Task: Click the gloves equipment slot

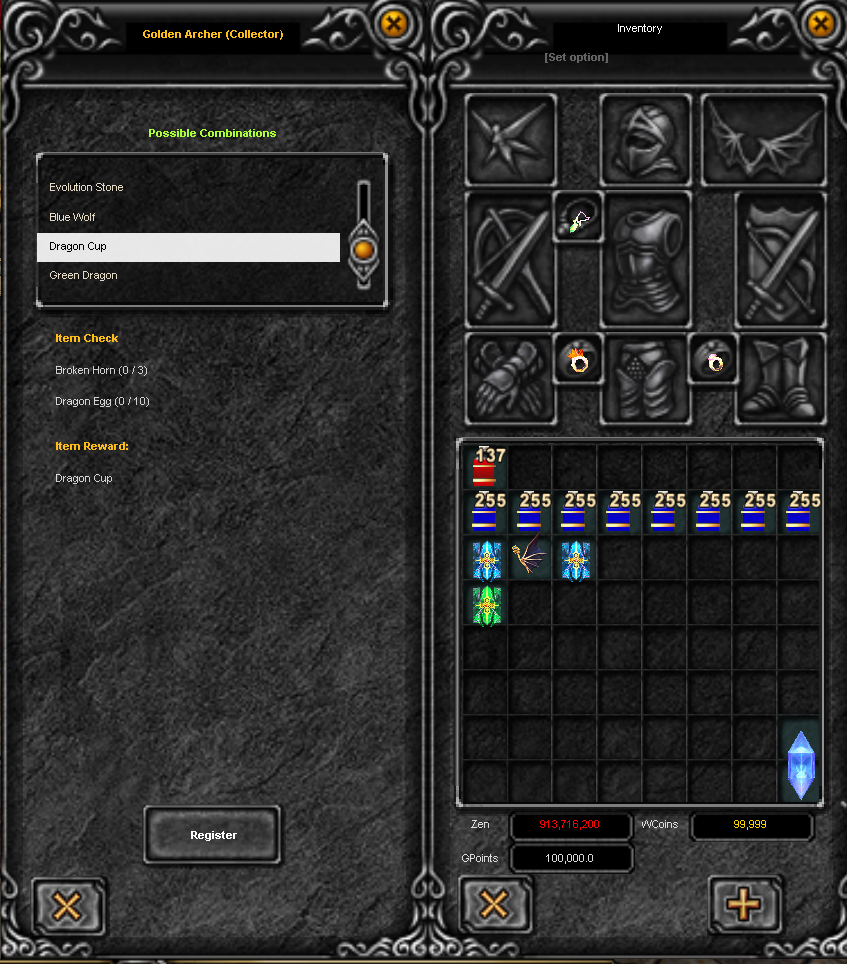Action: [x=510, y=378]
